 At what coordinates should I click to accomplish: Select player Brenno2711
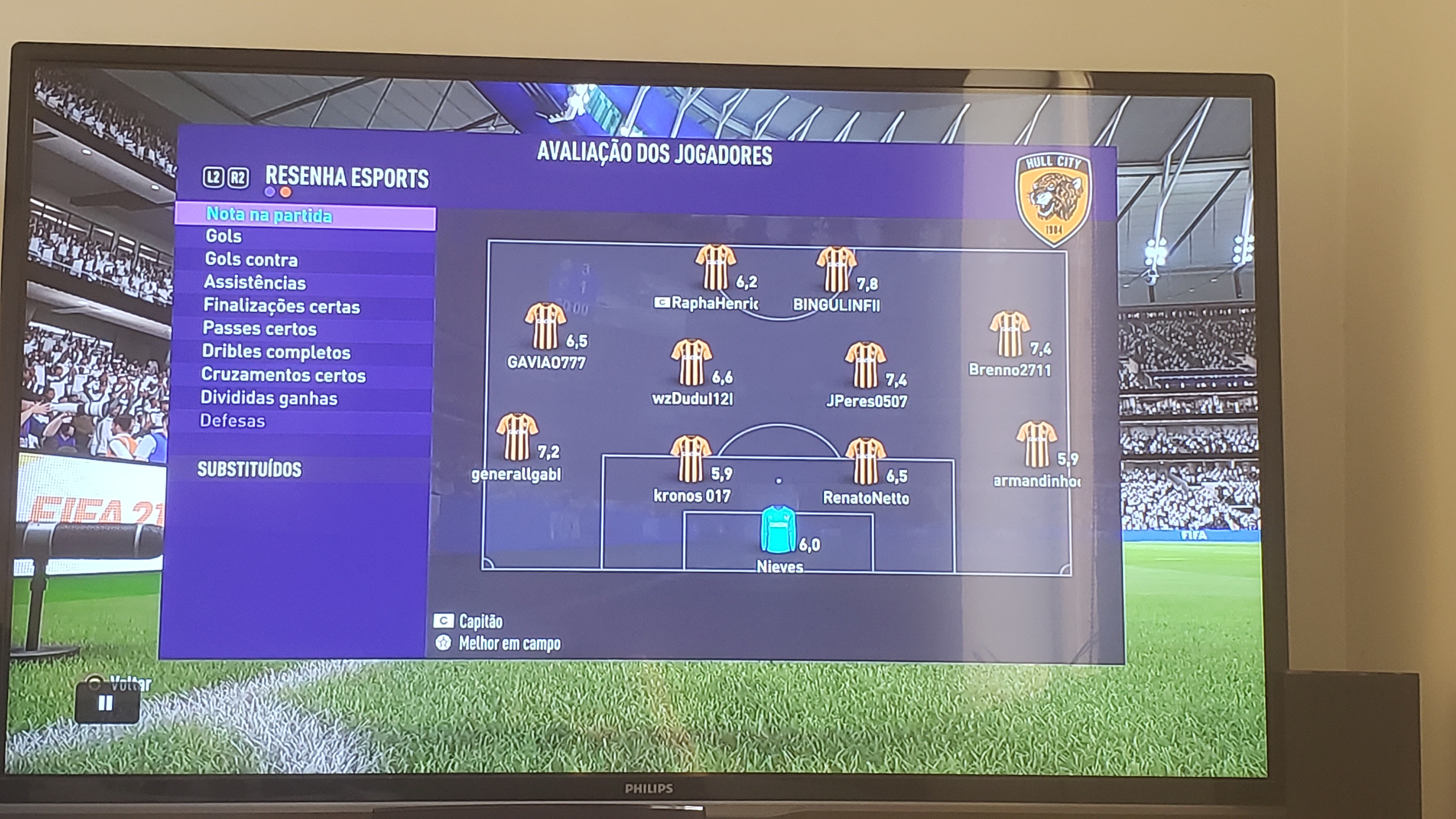point(1009,334)
